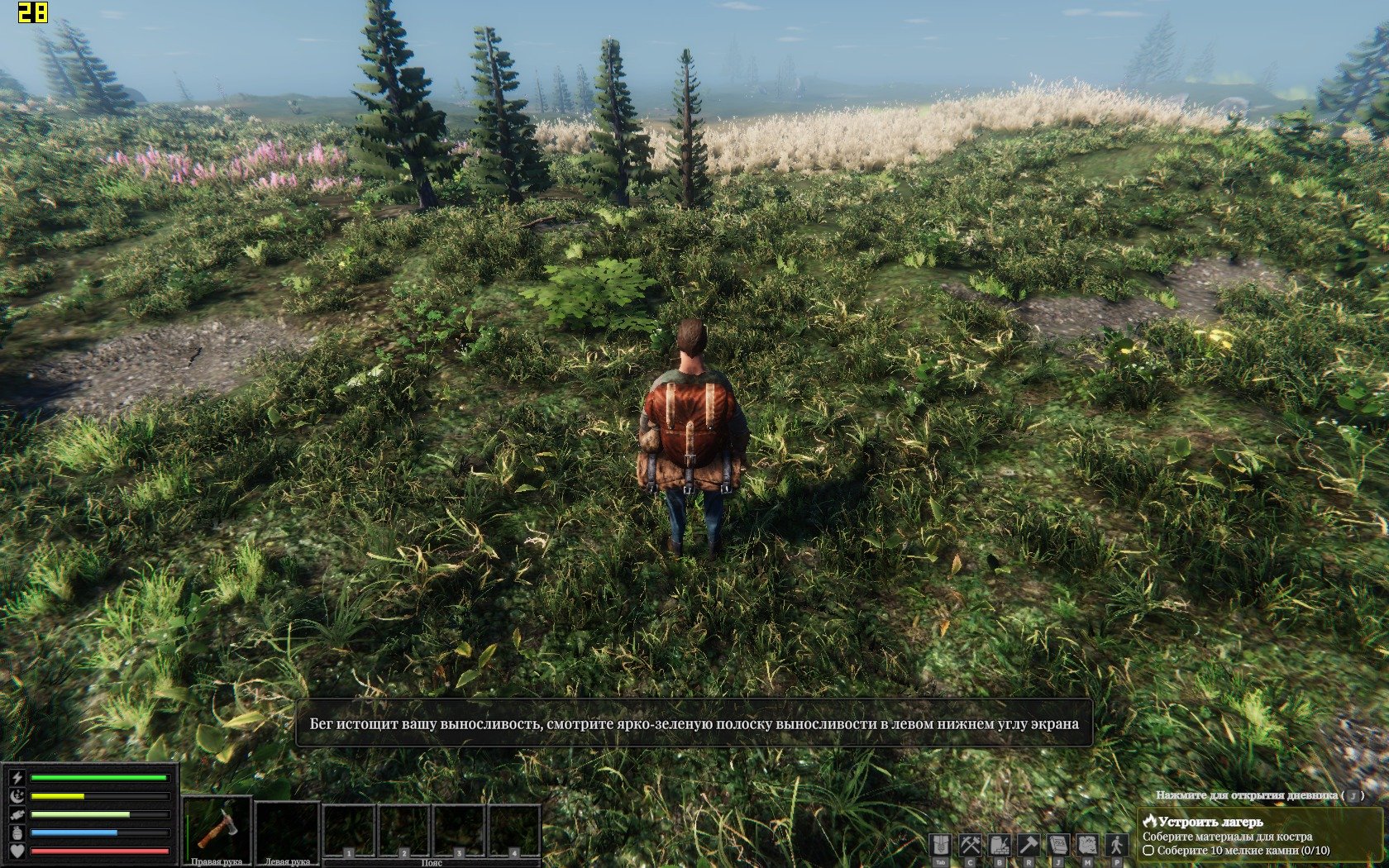
Task: Select belt slot number 1
Action: (350, 831)
